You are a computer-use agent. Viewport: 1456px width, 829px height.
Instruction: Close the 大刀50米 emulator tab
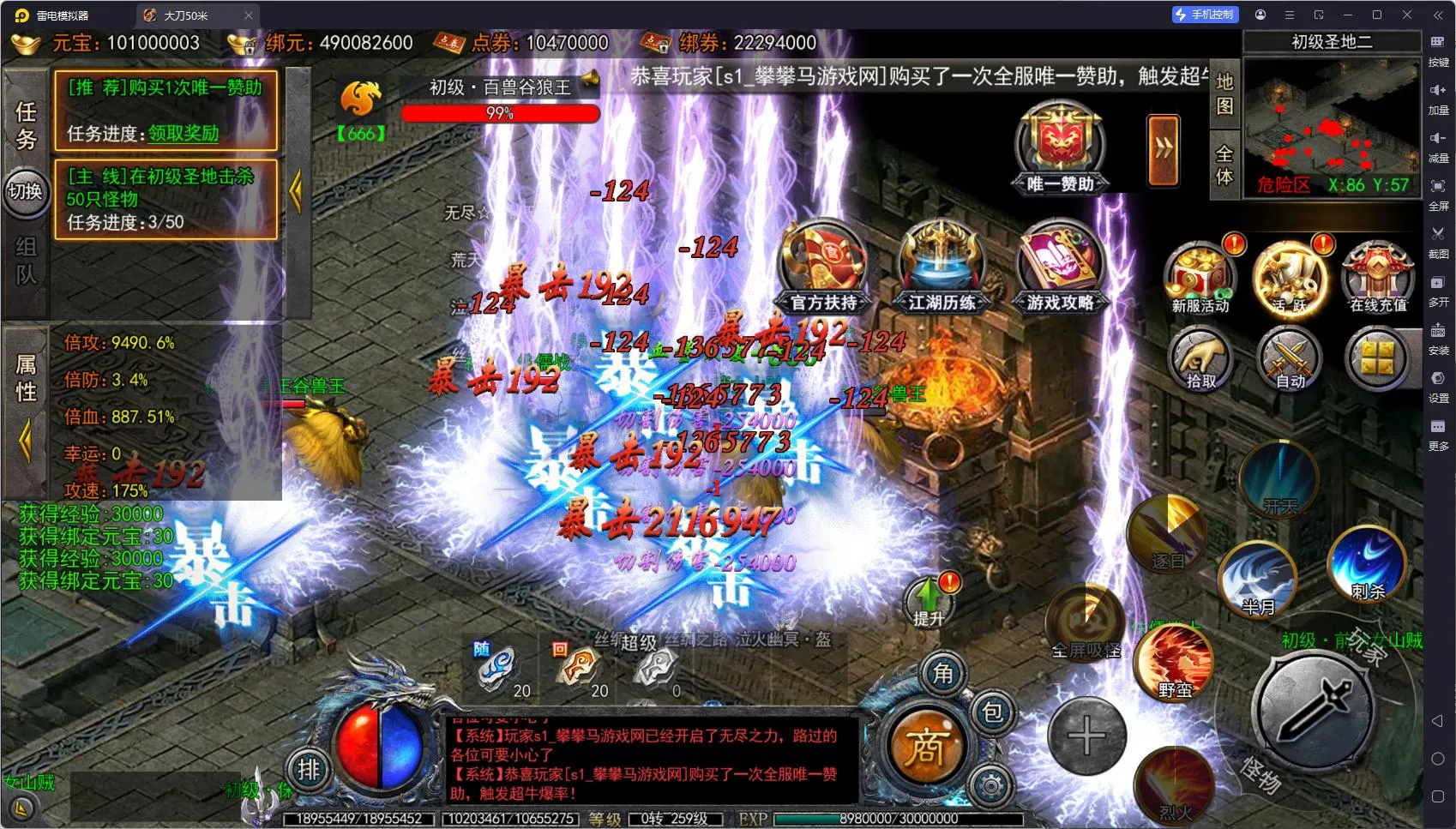249,15
